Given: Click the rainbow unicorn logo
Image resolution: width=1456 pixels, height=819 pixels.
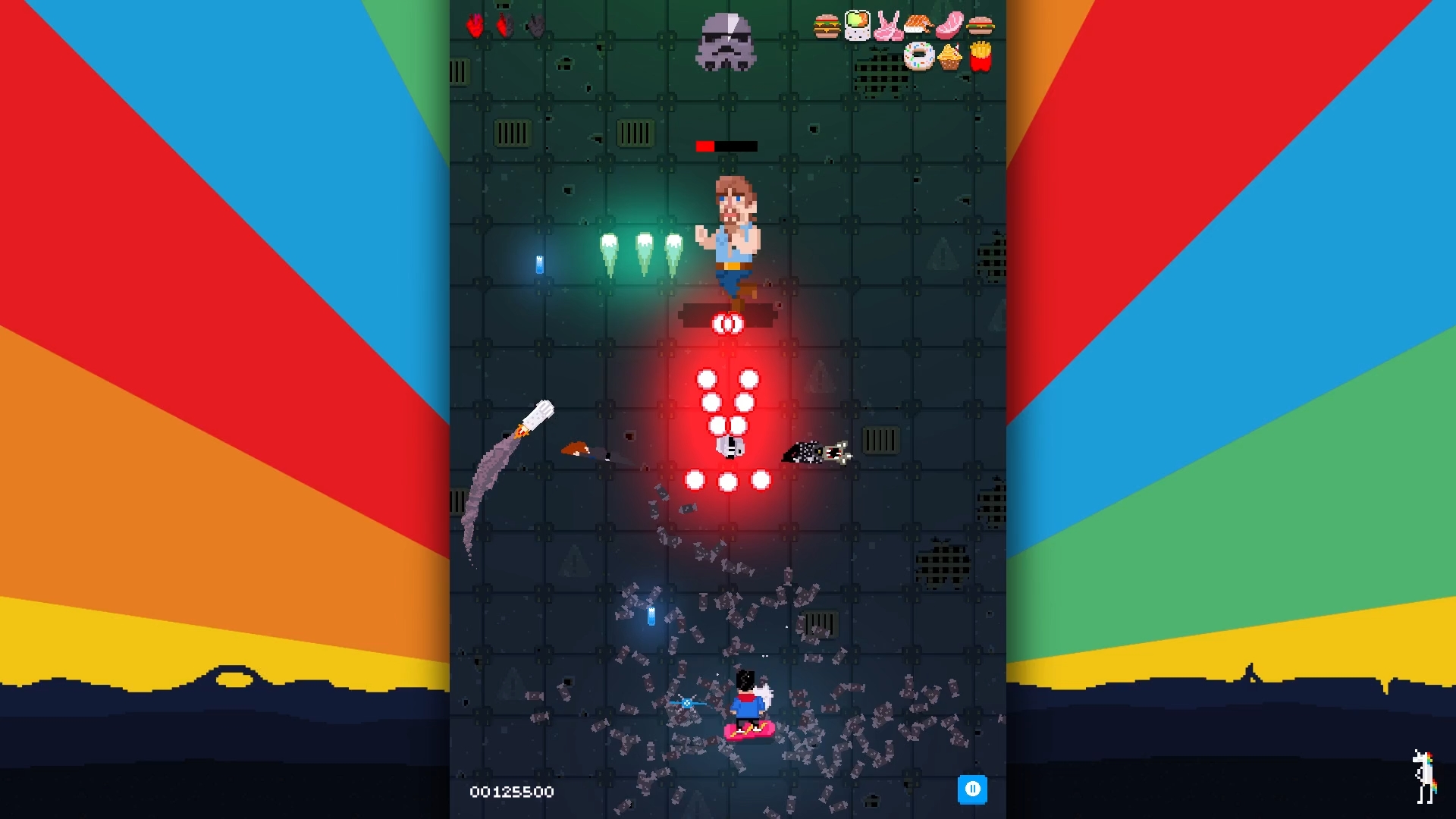Looking at the screenshot, I should (1425, 776).
